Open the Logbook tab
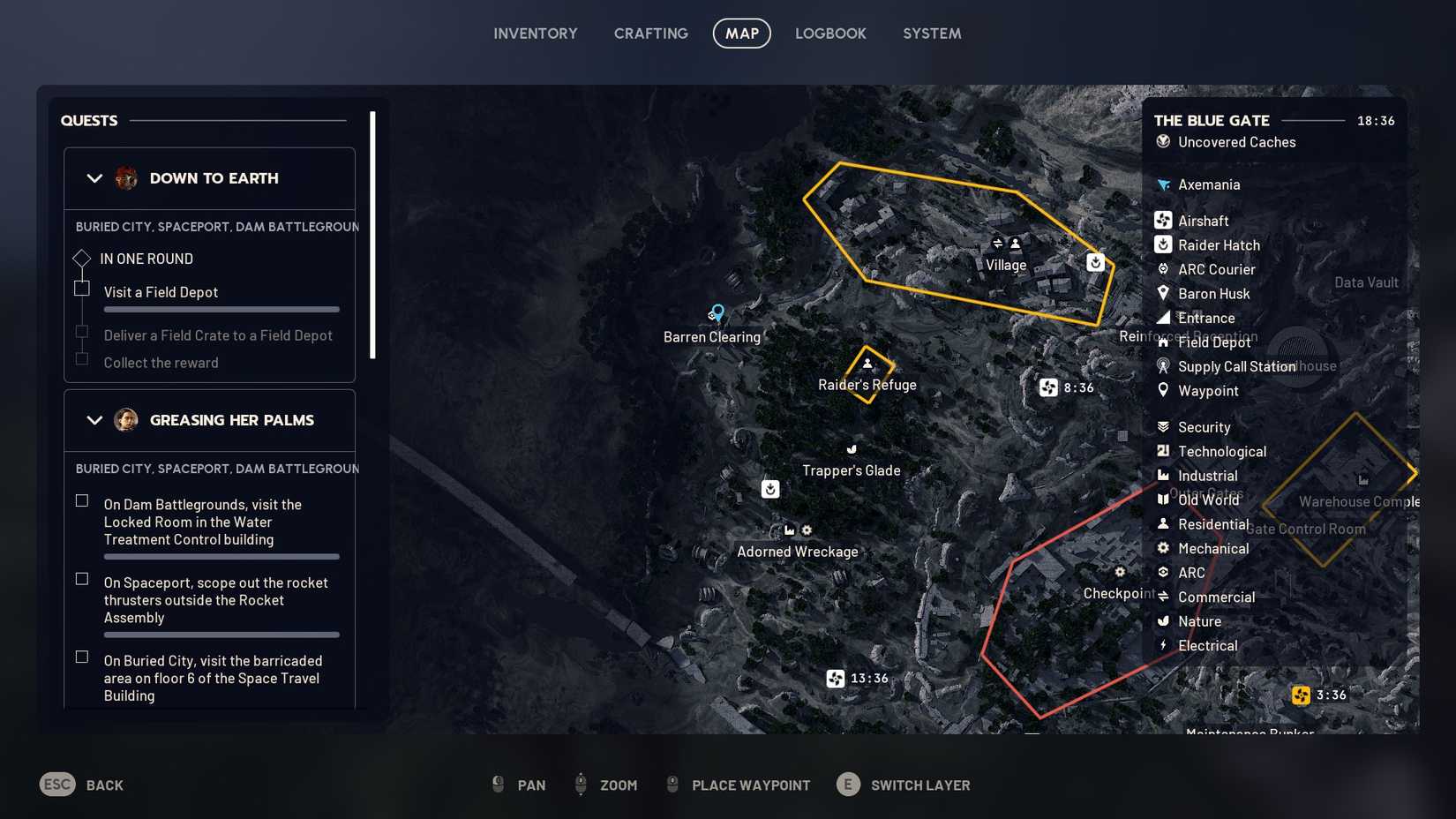This screenshot has width=1456, height=819. coord(830,33)
